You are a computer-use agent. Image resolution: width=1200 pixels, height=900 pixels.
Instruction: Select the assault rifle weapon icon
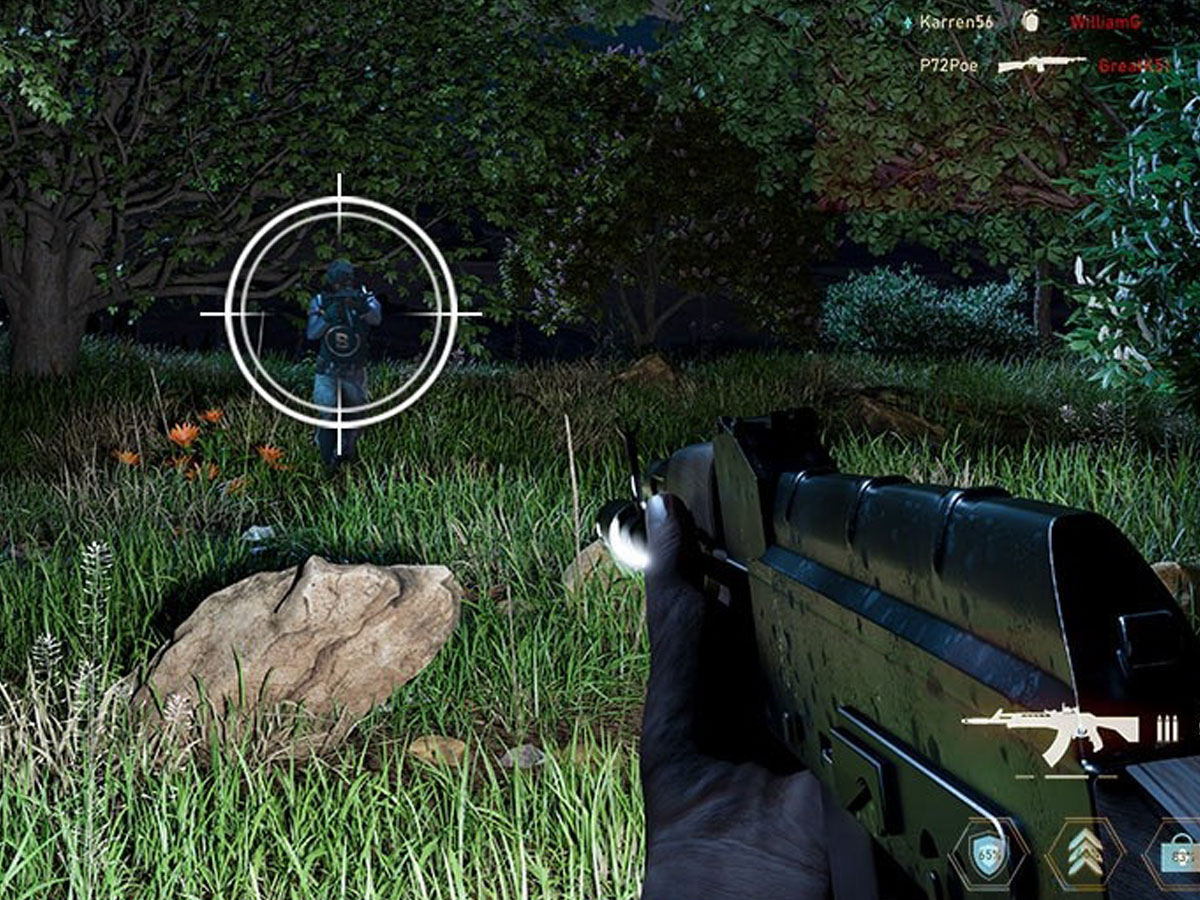click(1050, 728)
